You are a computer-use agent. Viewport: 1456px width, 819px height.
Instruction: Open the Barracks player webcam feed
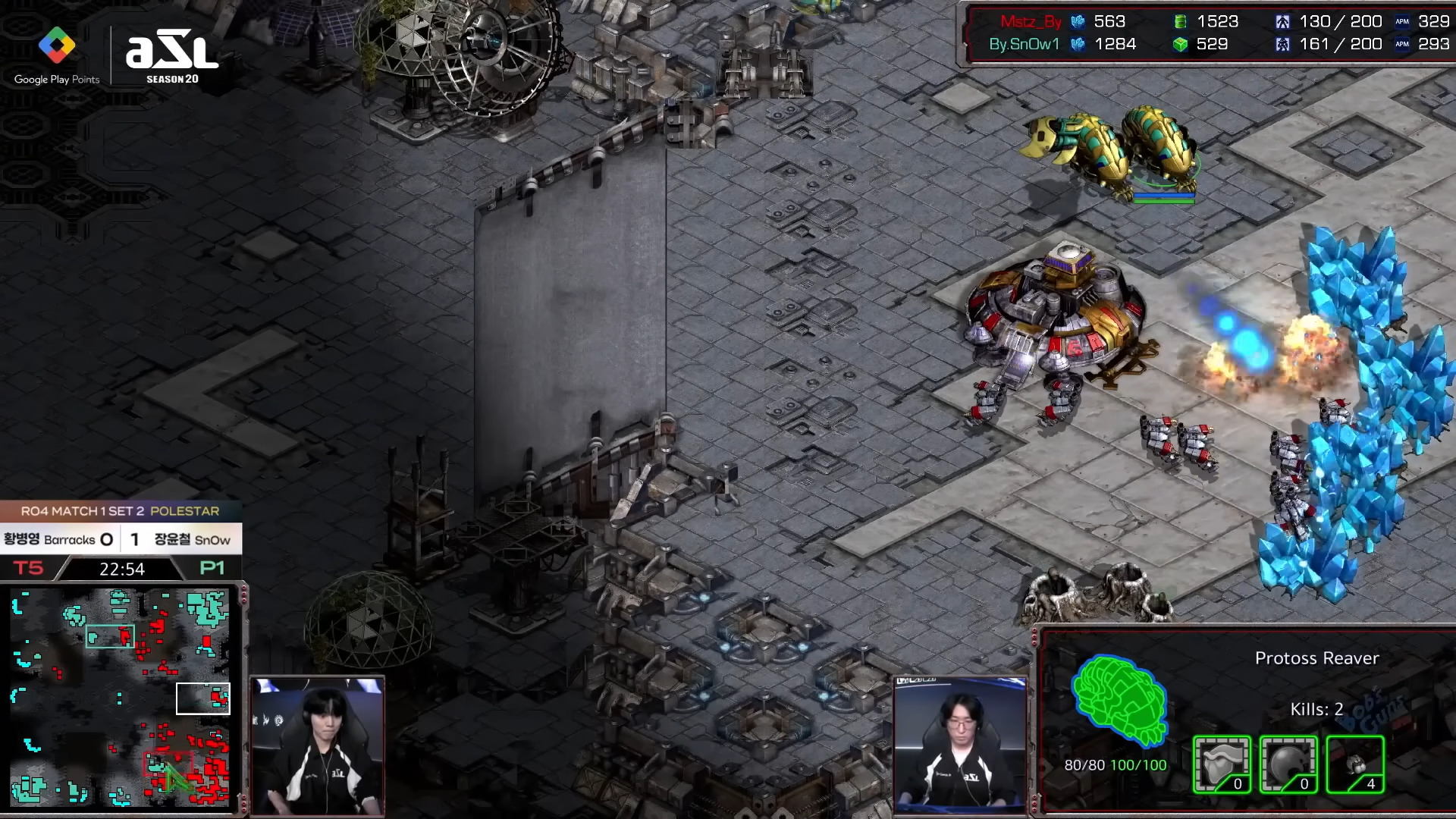click(317, 746)
